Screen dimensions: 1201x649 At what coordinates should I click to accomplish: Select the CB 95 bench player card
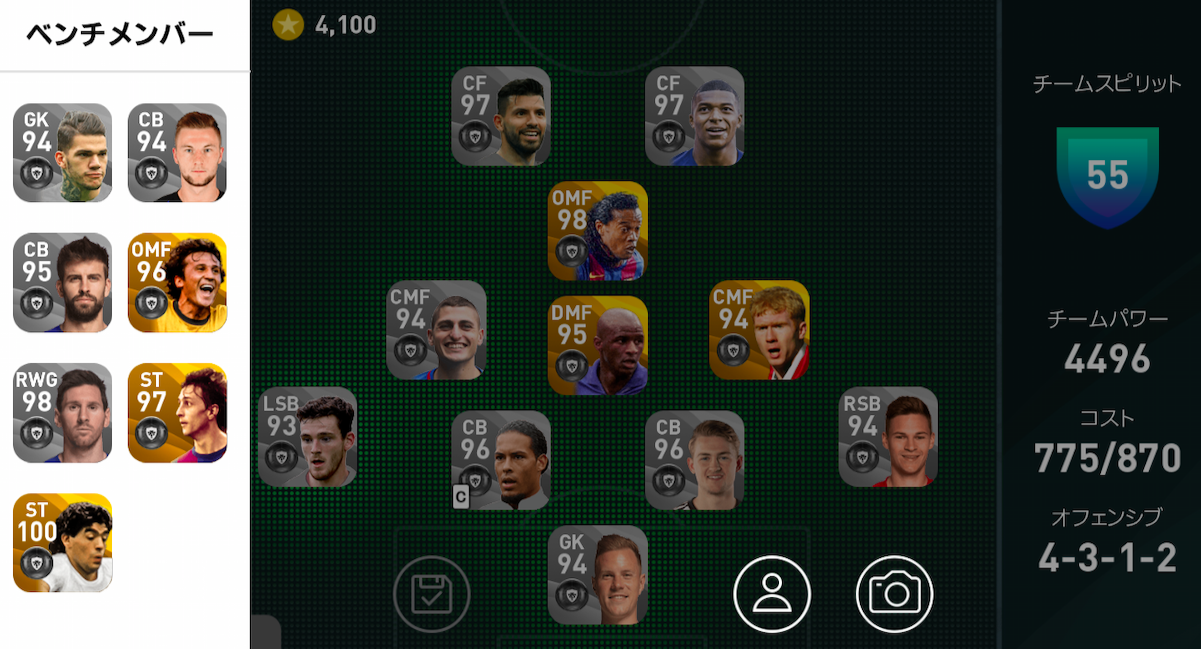click(x=62, y=282)
